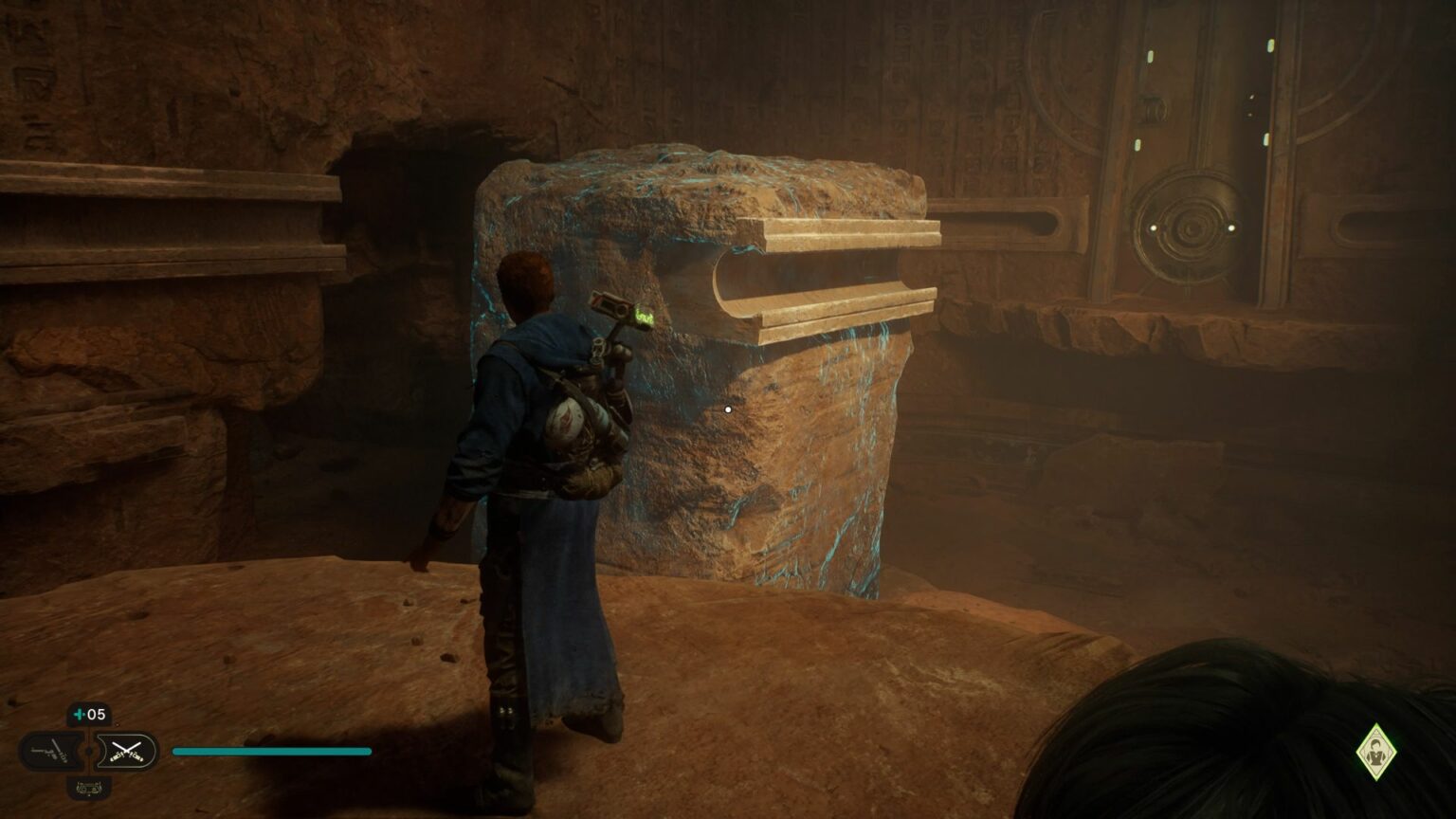Click the BD-1 droid emblem below the stance icons

tap(88, 788)
